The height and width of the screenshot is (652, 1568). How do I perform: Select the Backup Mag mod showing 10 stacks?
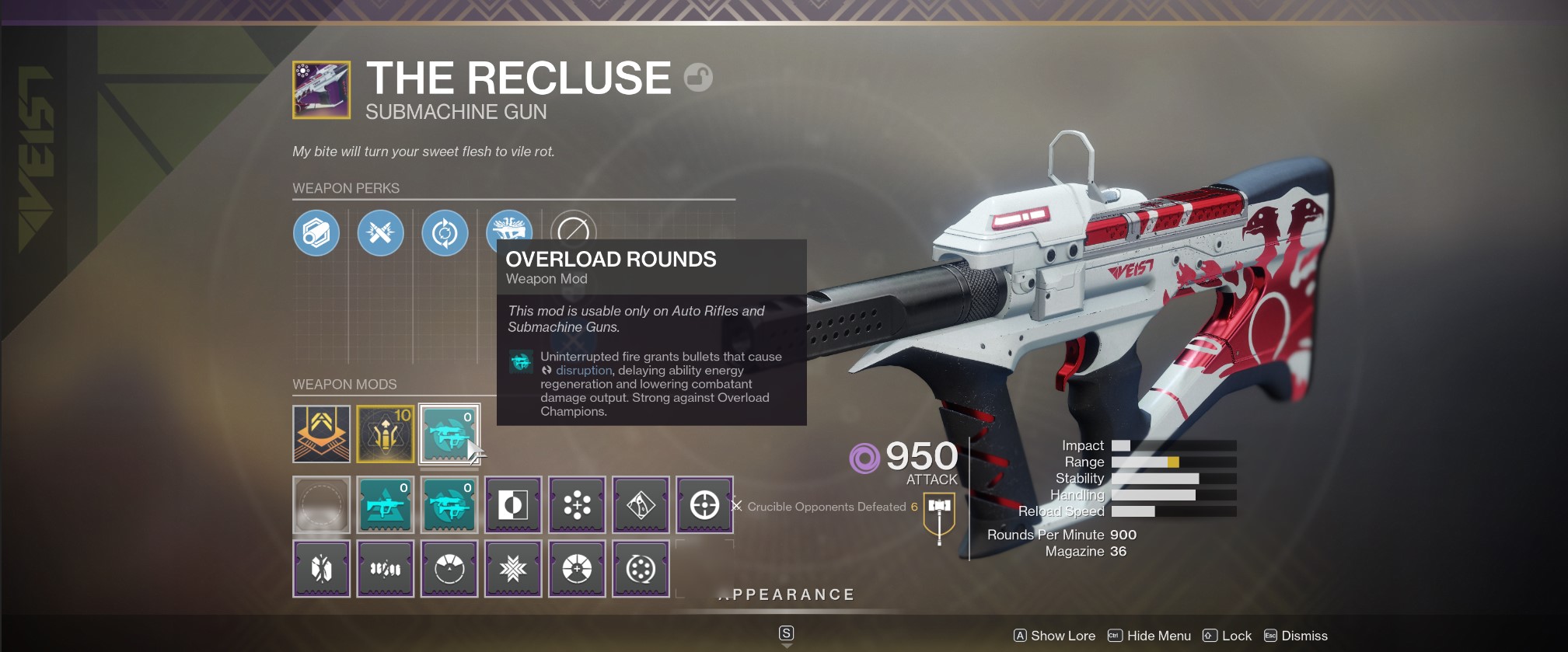pos(386,434)
